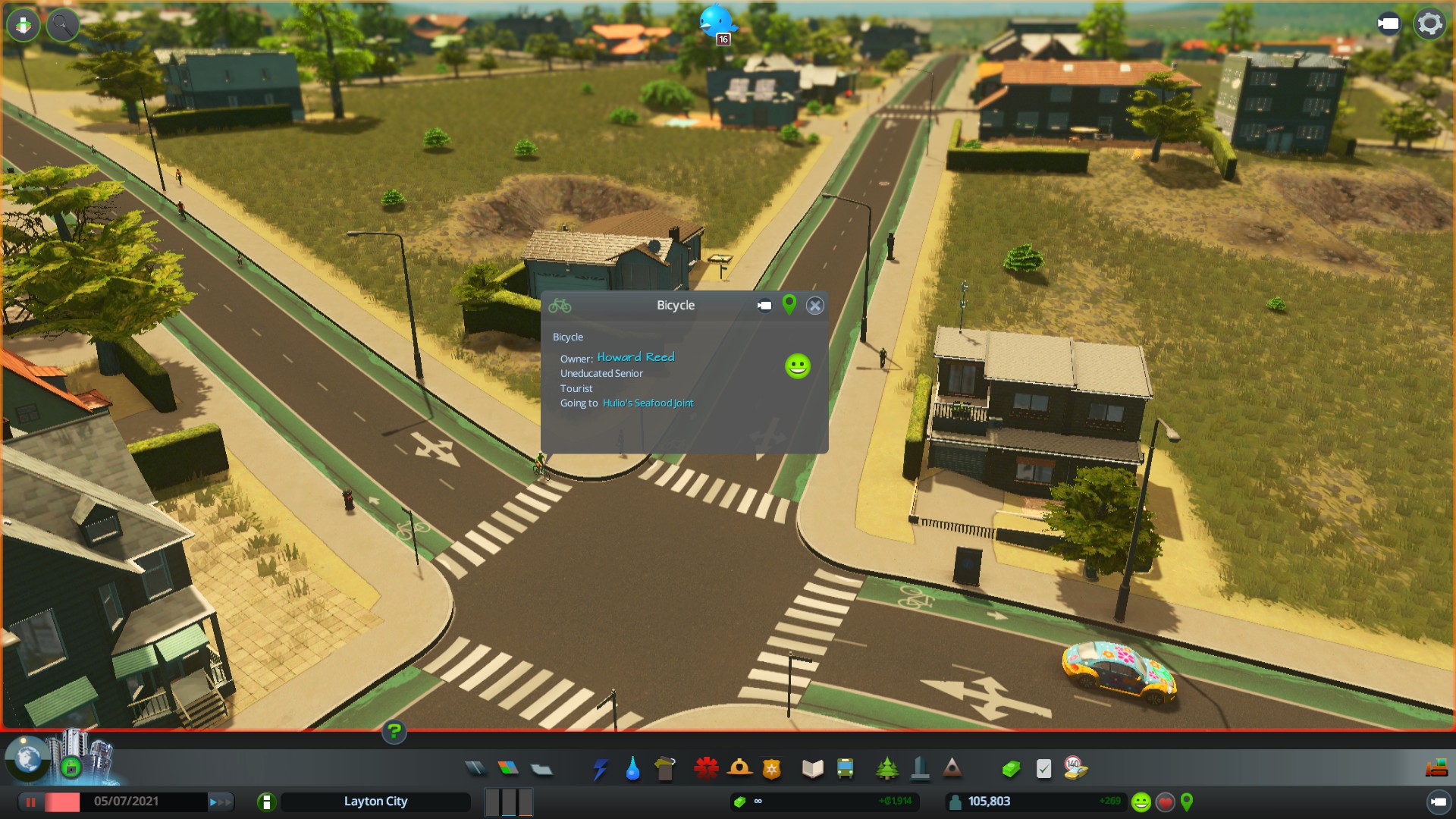Change game speed with the arrows button
The height and width of the screenshot is (819, 1456).
[x=221, y=802]
